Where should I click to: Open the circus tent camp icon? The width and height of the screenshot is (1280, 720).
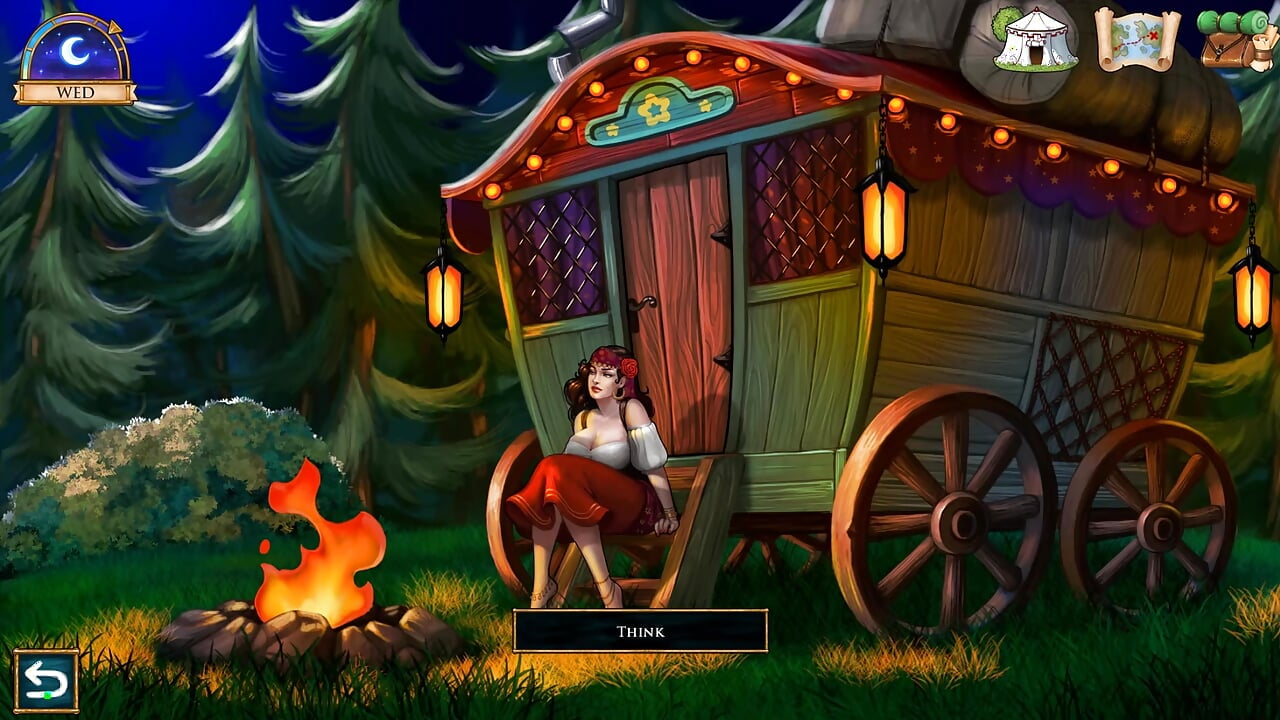coord(1035,40)
